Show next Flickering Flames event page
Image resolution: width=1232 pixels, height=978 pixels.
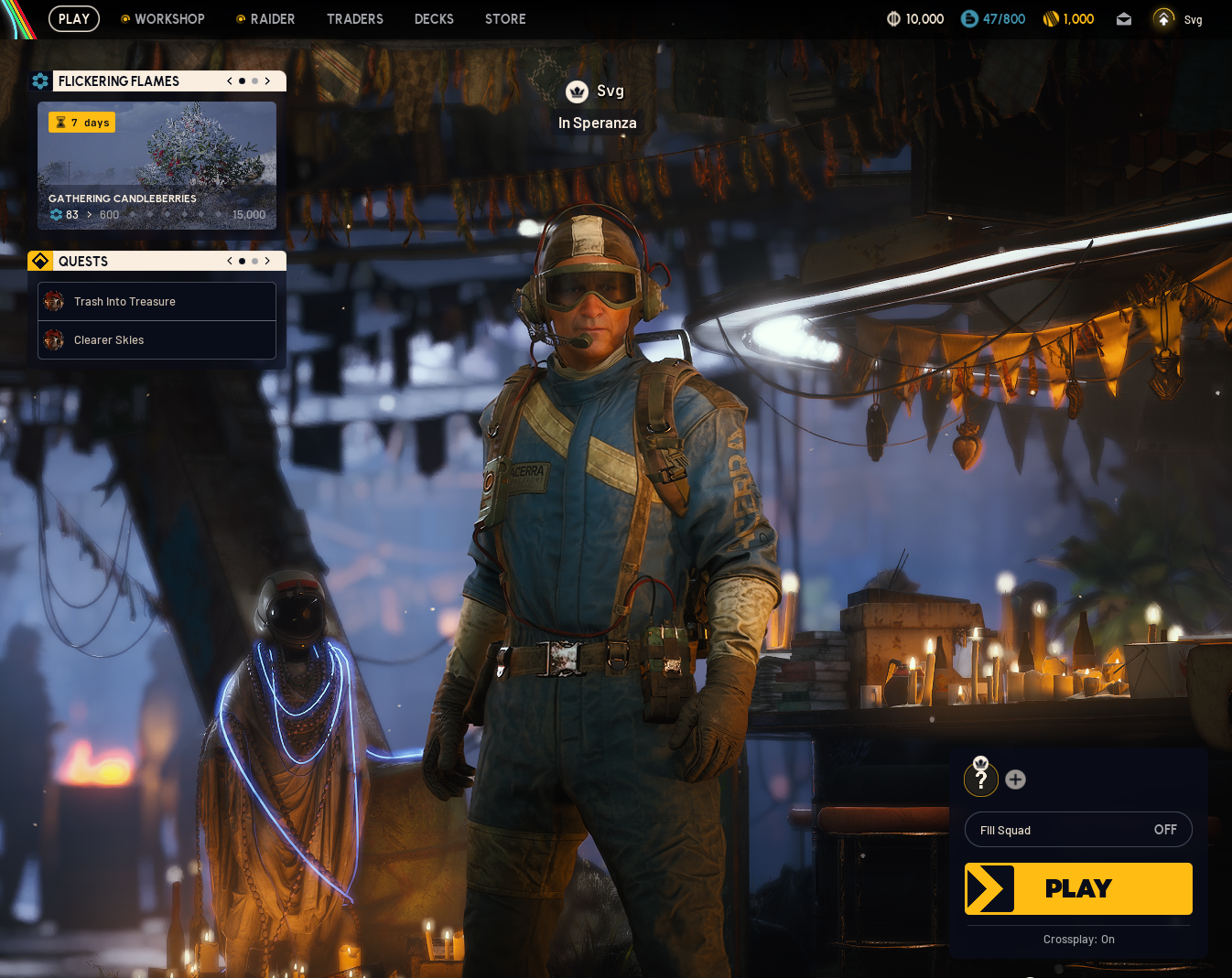pyautogui.click(x=267, y=81)
